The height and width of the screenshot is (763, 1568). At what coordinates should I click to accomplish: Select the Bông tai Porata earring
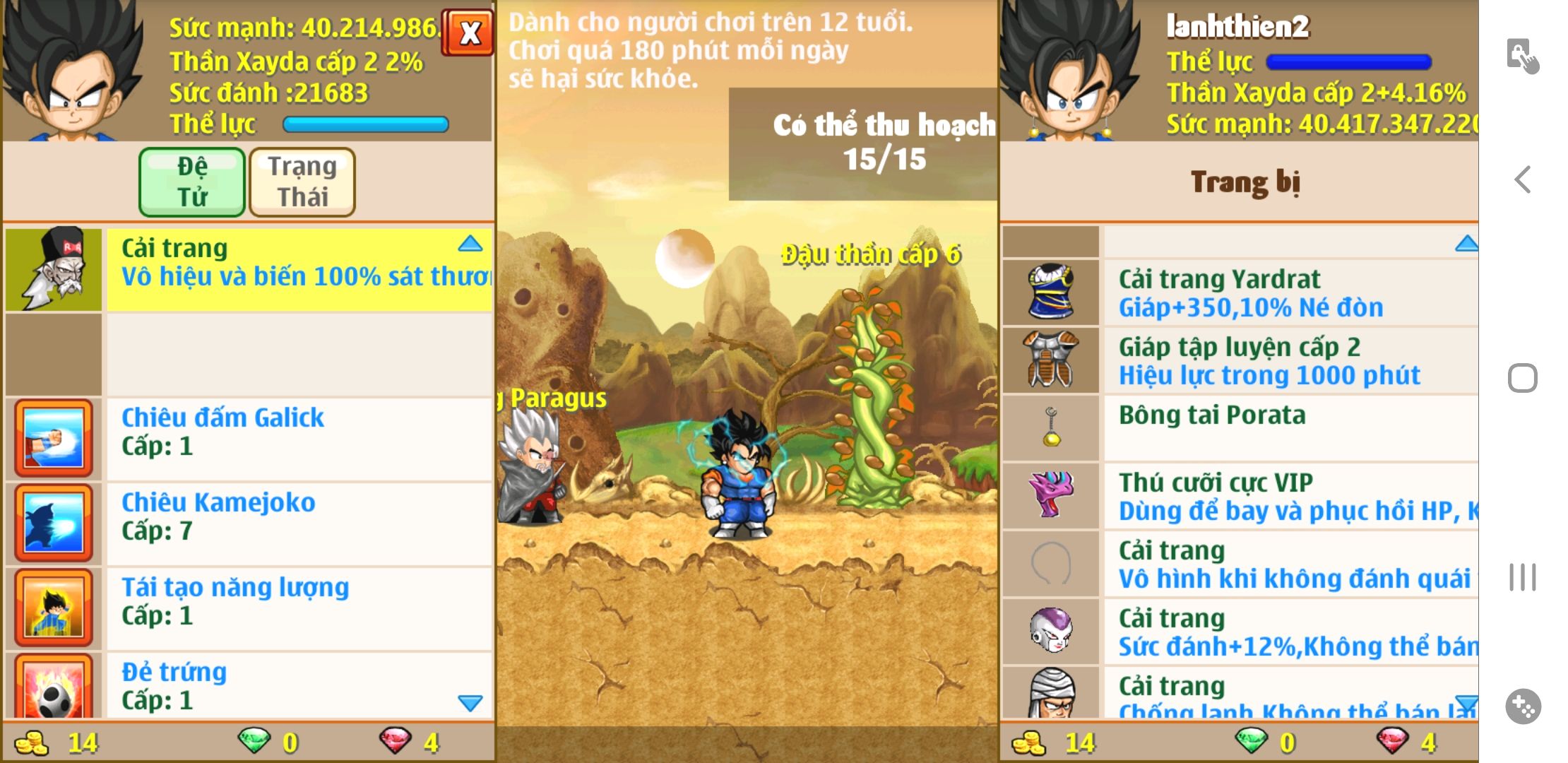(1289, 427)
